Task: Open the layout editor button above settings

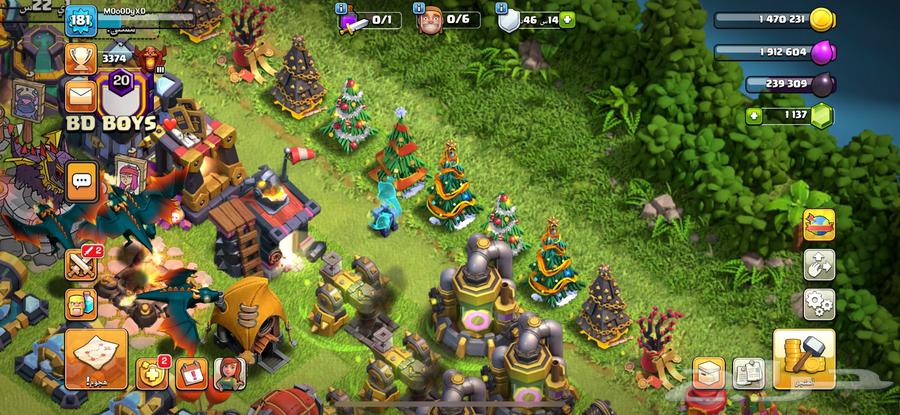Action: 819,264
